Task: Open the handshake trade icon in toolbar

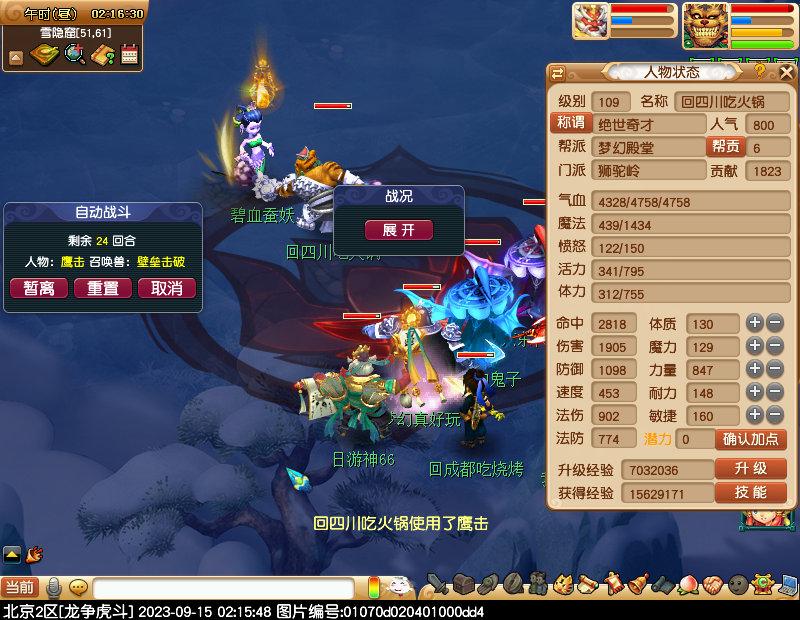Action: [x=711, y=584]
